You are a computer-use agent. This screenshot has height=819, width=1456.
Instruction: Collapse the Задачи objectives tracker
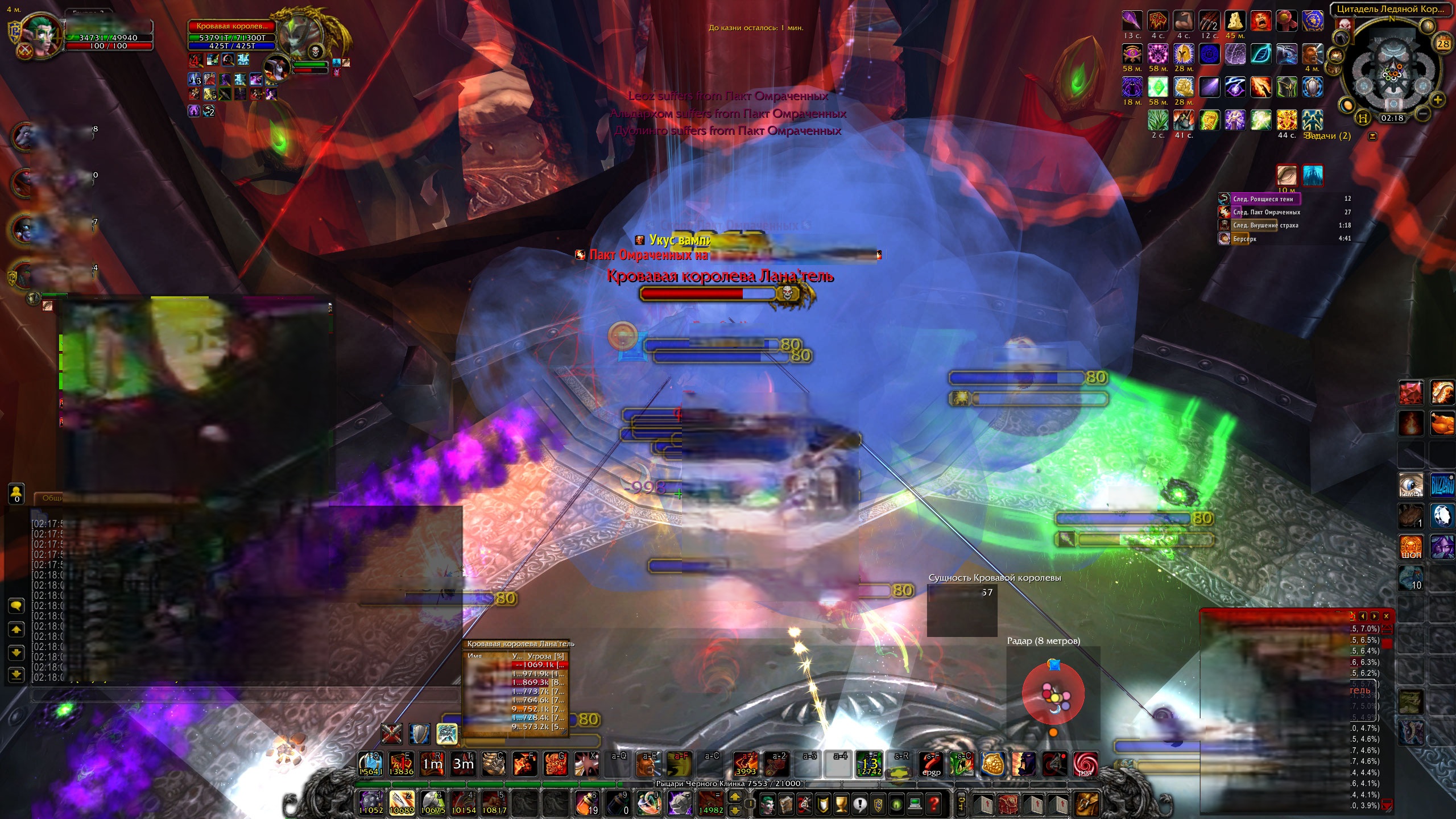[1372, 136]
